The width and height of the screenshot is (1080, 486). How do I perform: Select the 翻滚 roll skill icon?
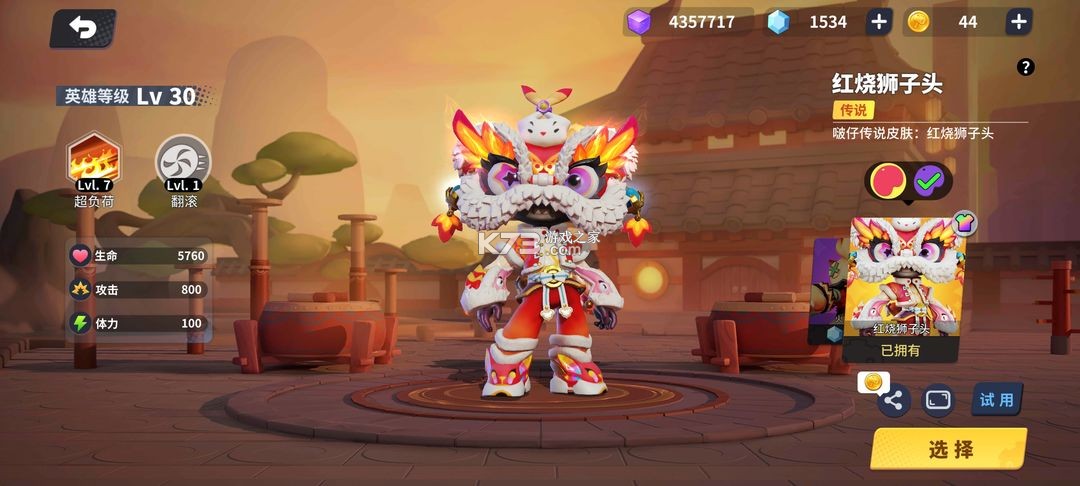click(184, 160)
